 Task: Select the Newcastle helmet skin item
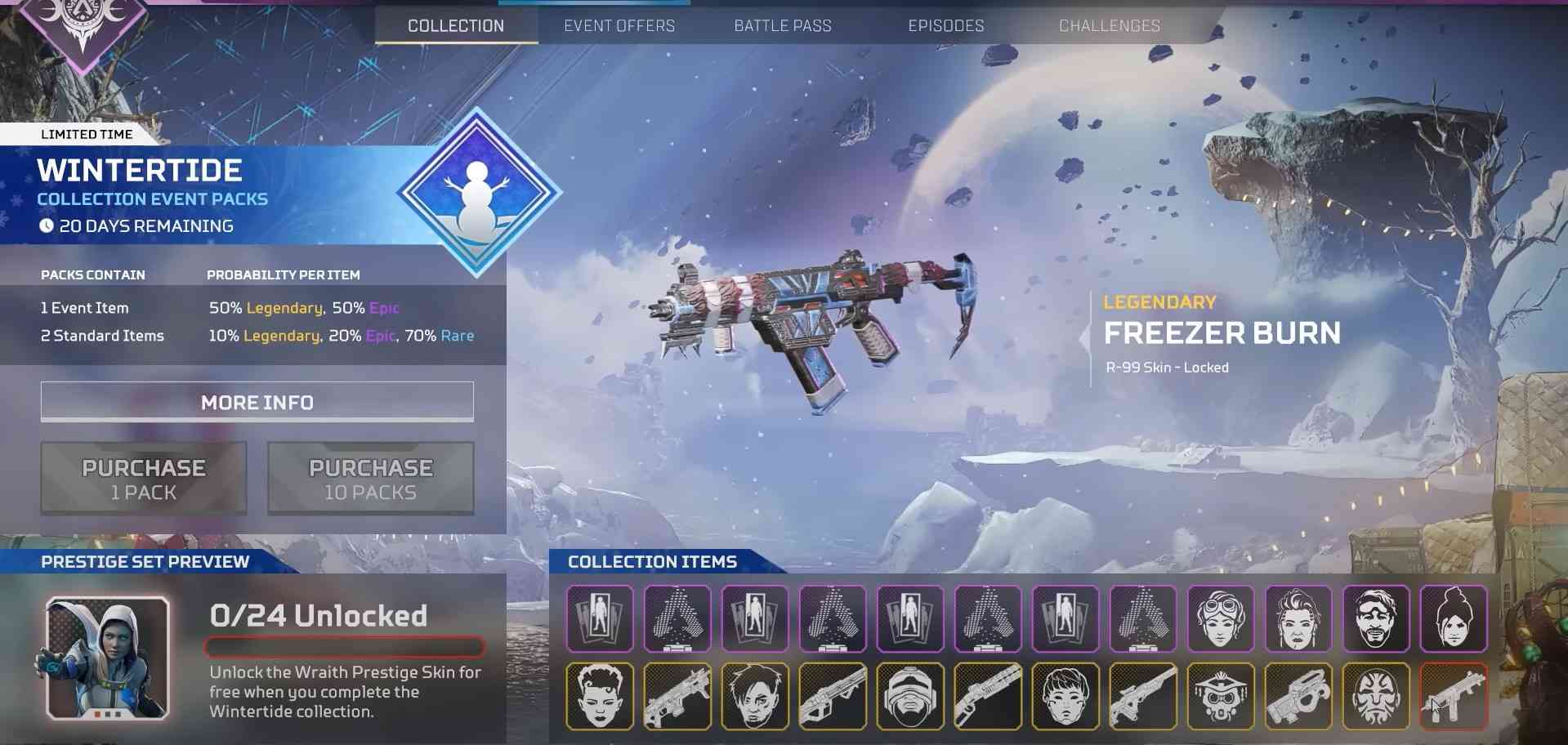click(x=910, y=696)
